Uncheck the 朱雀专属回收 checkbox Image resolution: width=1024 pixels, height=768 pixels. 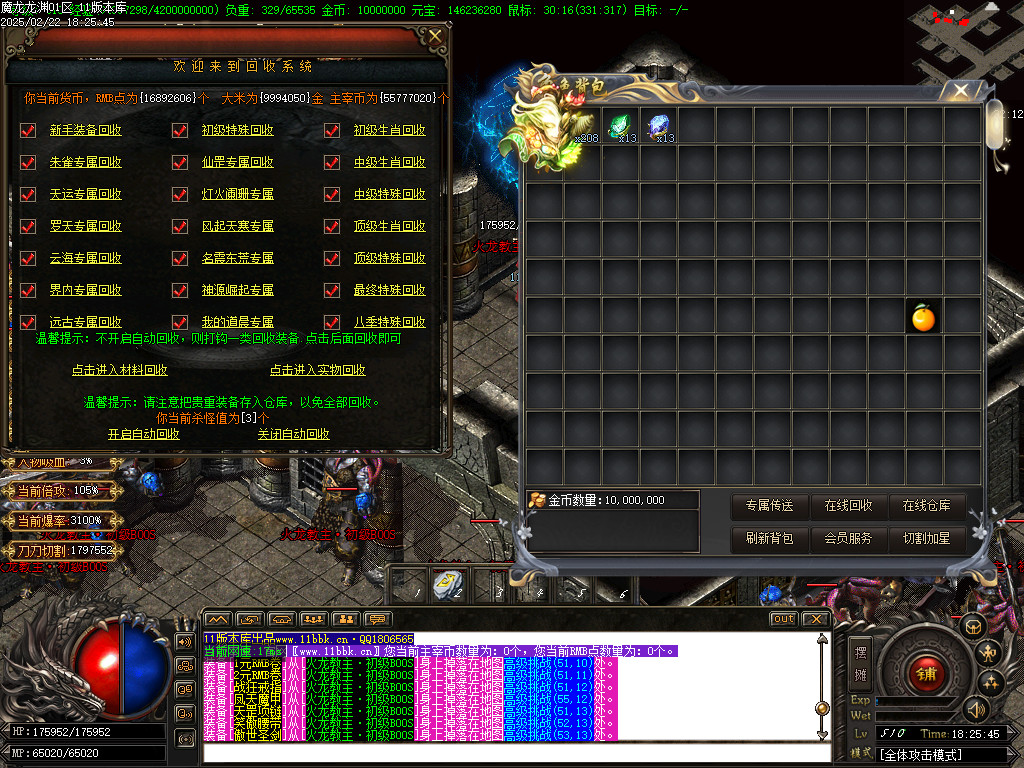[x=28, y=162]
